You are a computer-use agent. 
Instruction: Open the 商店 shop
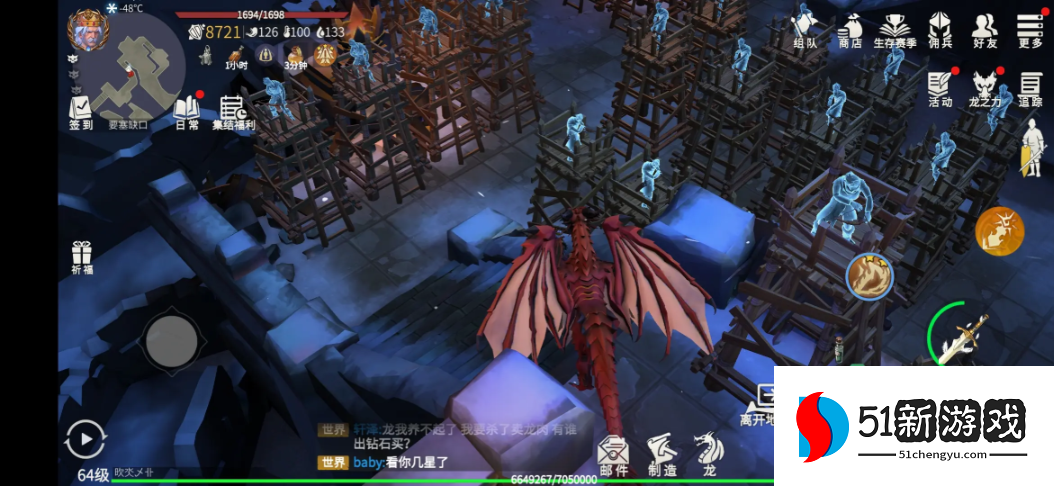tap(851, 28)
